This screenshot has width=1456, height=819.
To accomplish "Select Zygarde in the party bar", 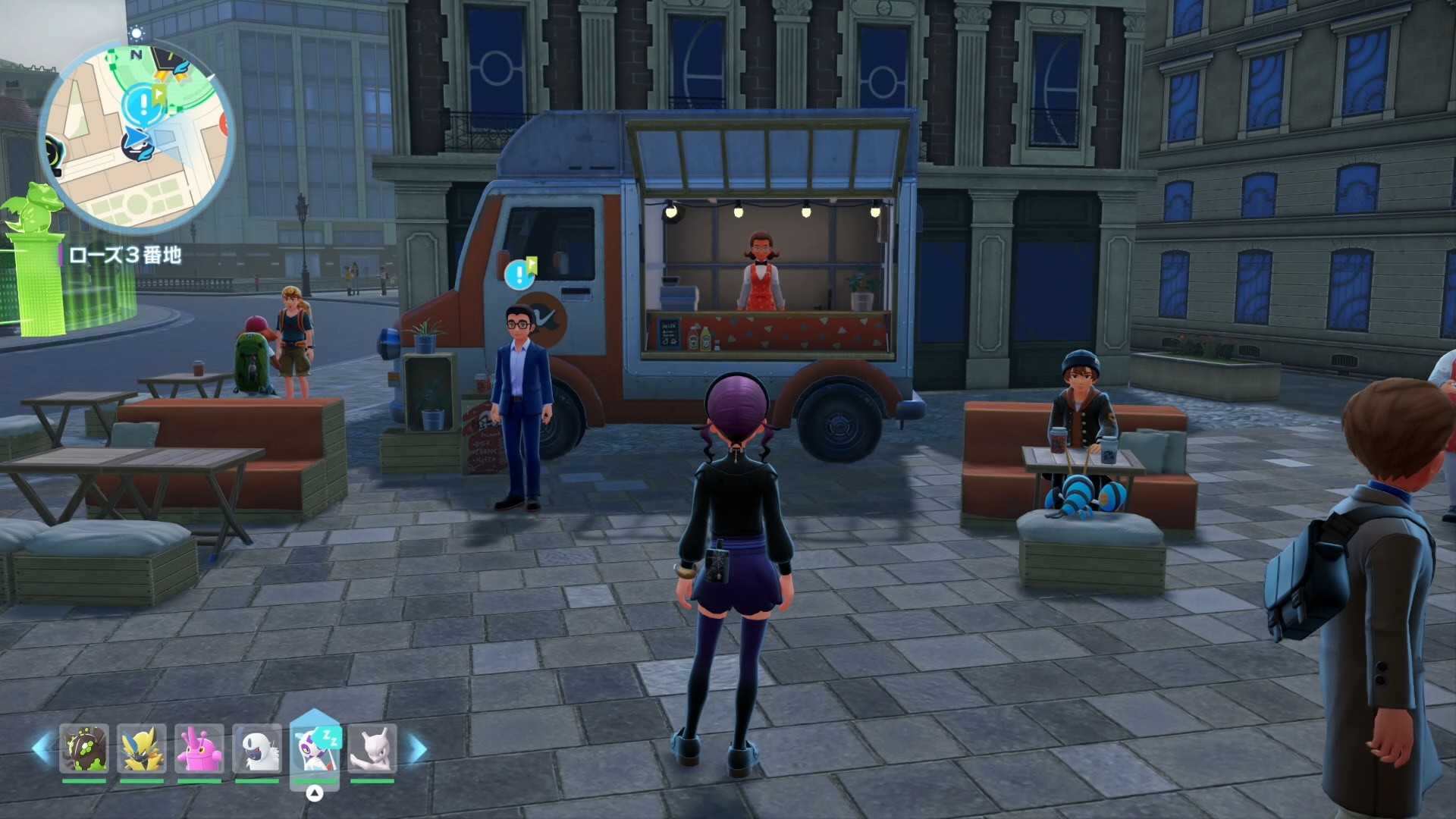I will (84, 748).
